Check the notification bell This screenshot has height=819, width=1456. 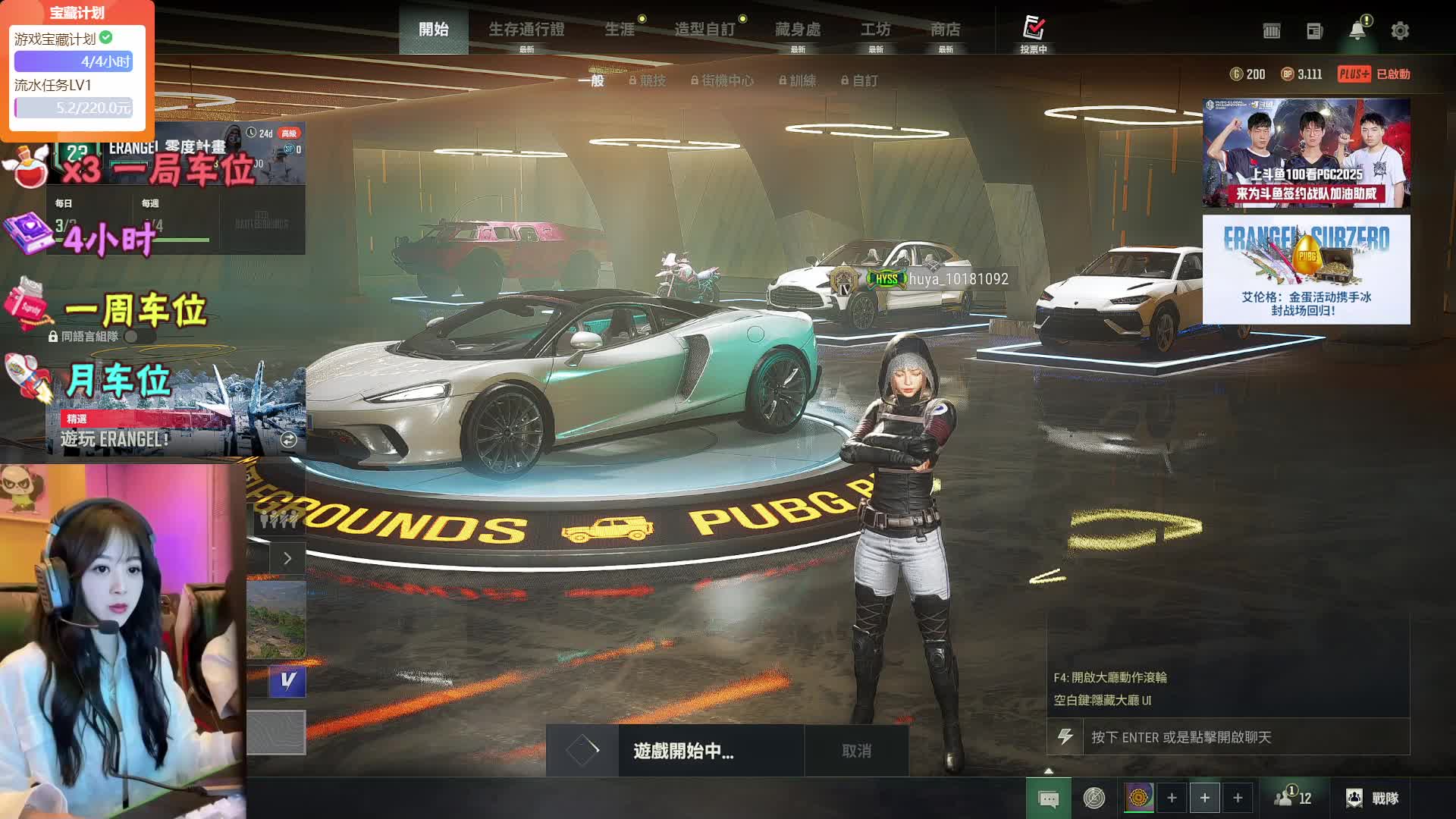[1357, 30]
